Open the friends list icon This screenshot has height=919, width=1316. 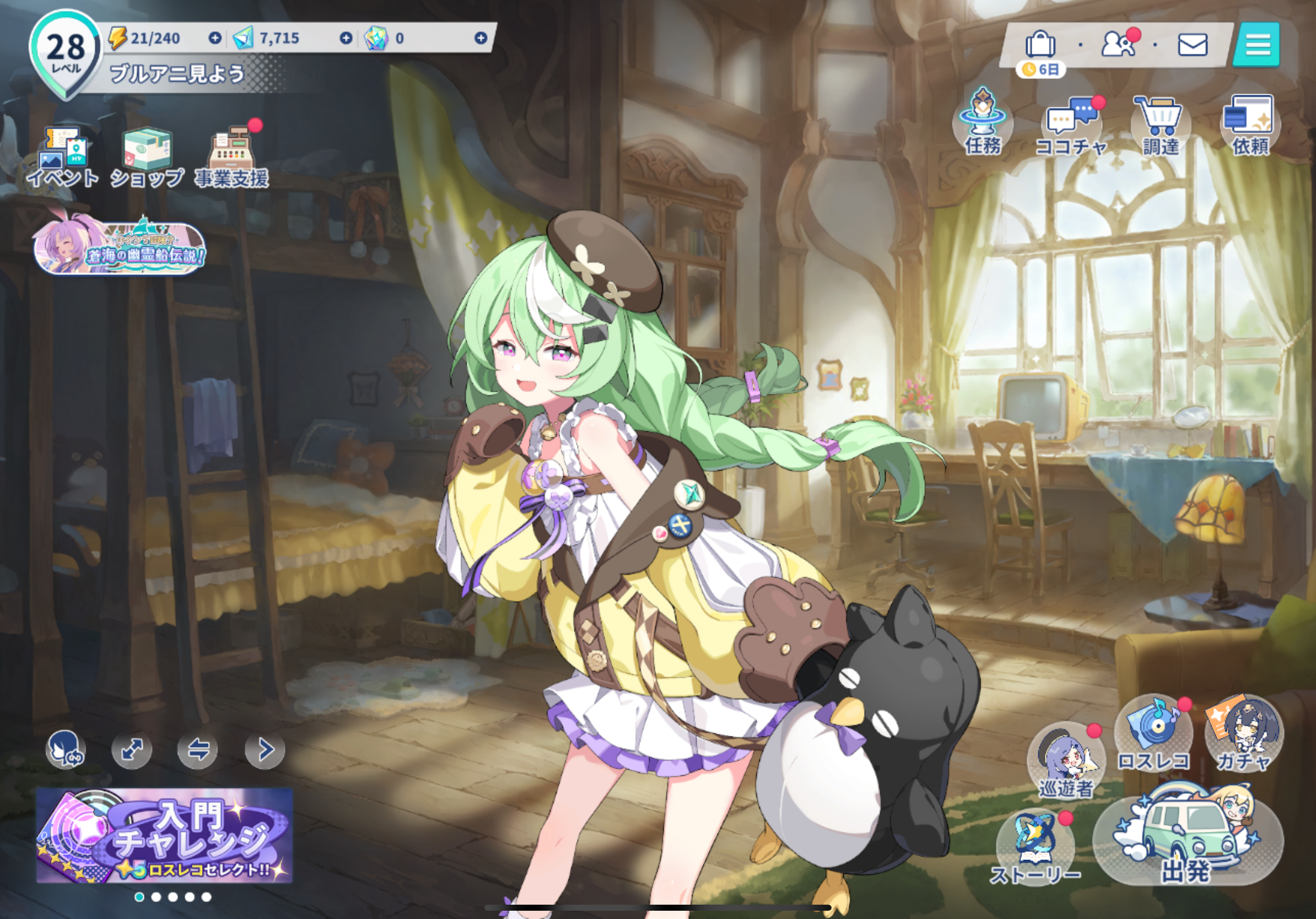tap(1118, 44)
